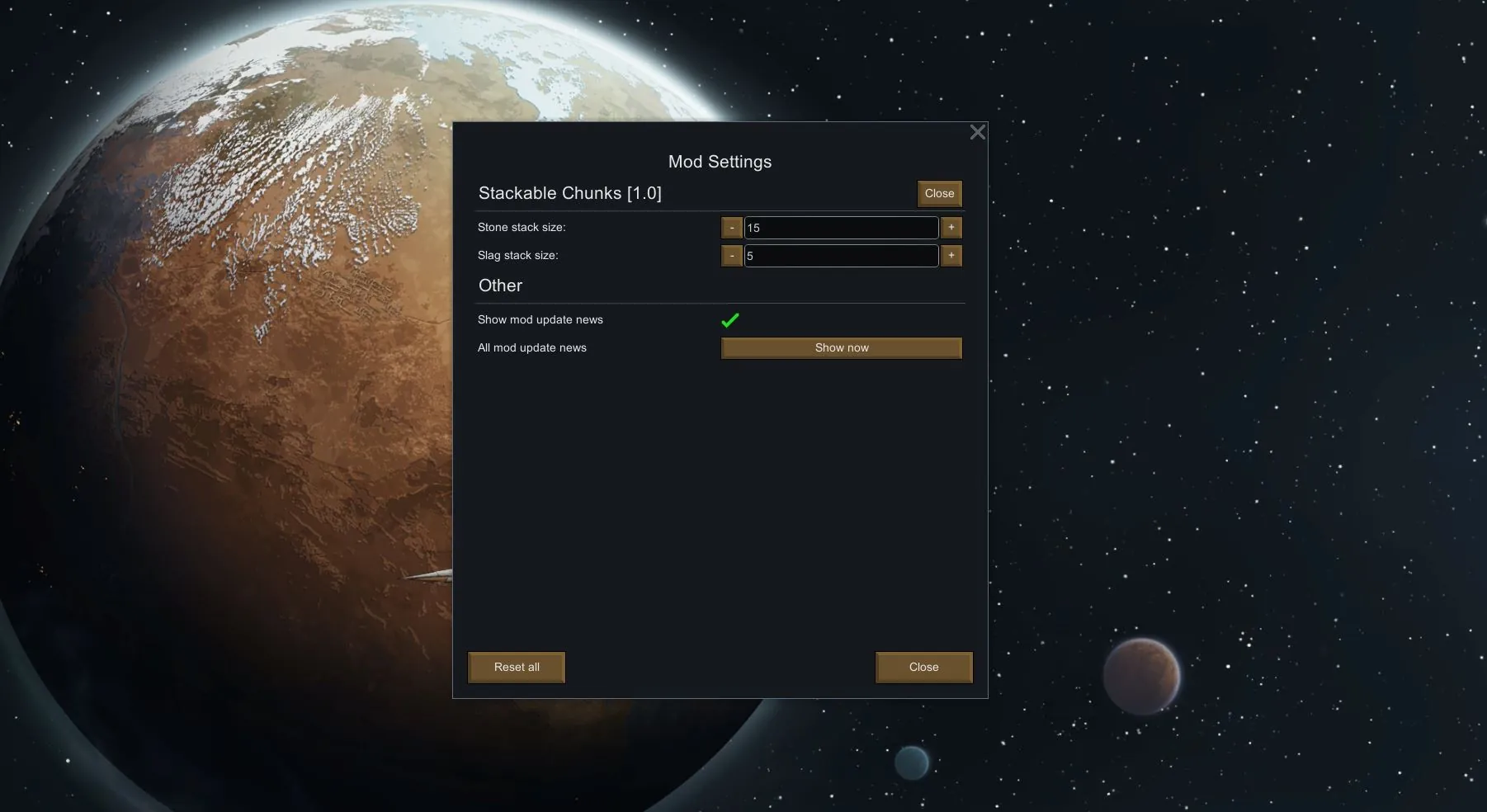Increase the Slag stack size
1487x812 pixels.
pos(951,256)
